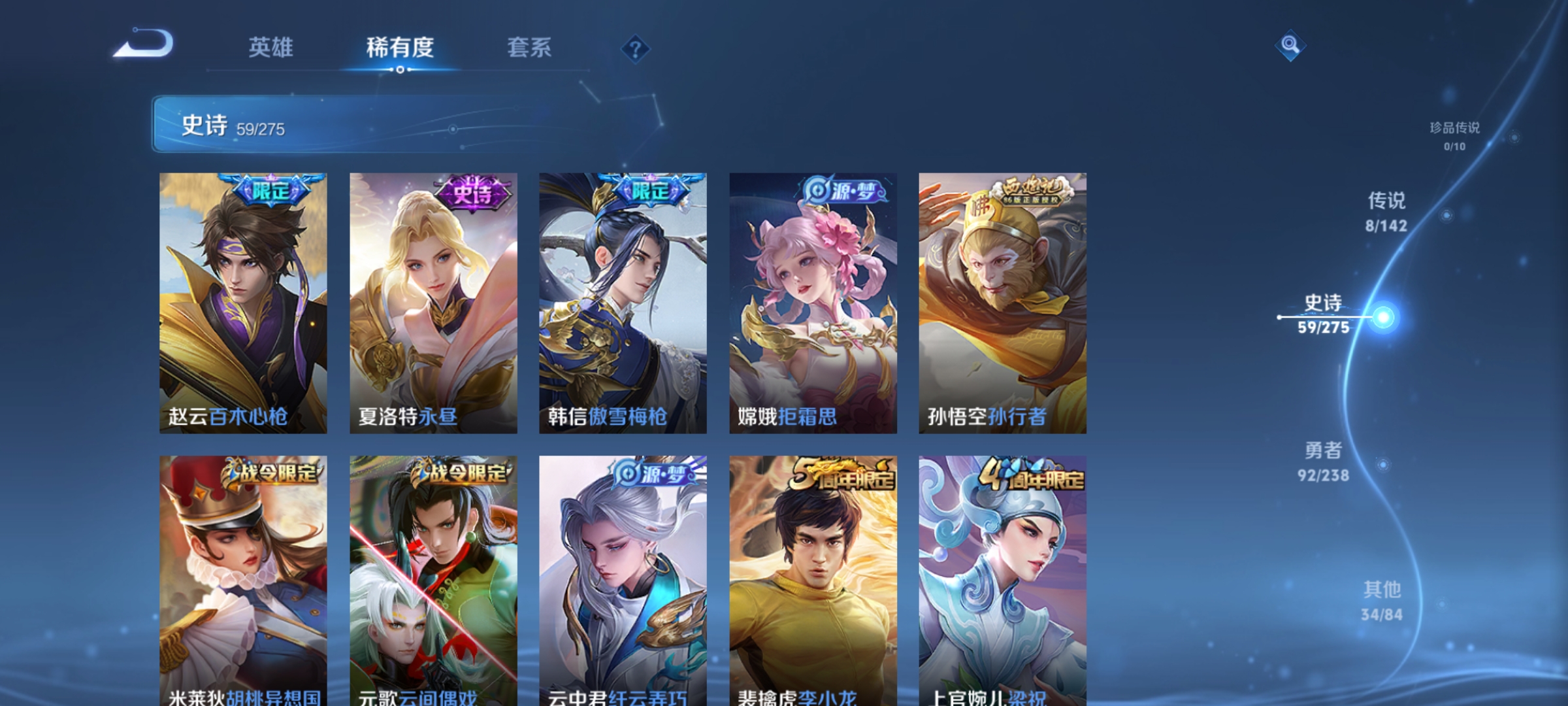The image size is (1568, 706).
Task: Click the help question mark icon
Action: click(637, 50)
